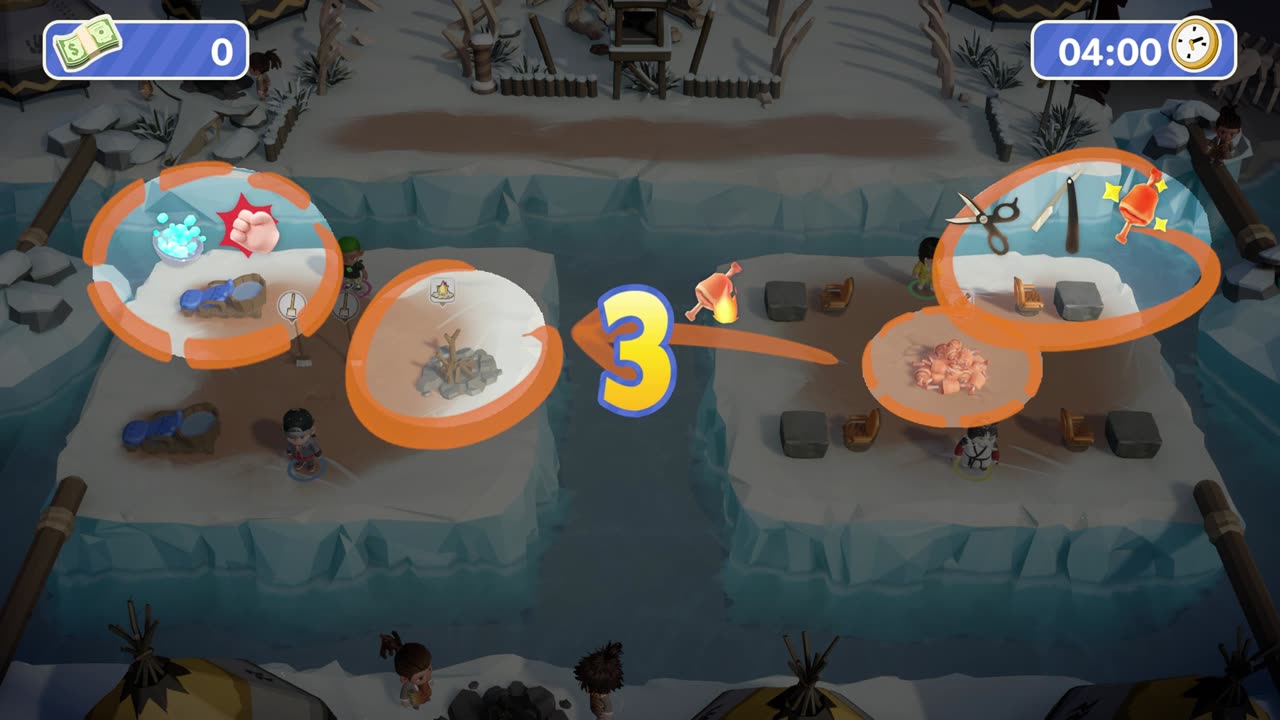This screenshot has height=720, width=1280.
Task: Click the red fist punch icon
Action: tap(249, 225)
